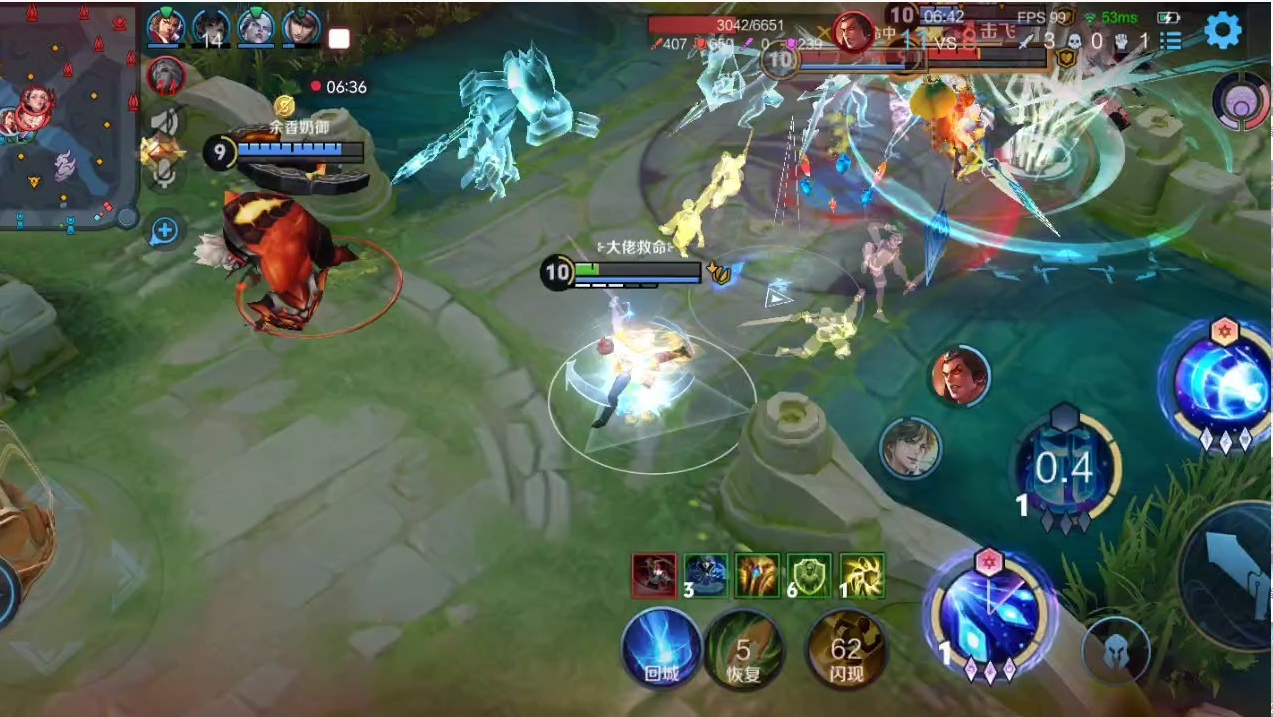Image resolution: width=1273 pixels, height=717 pixels.
Task: Activate the 回城 recall button
Action: 661,648
